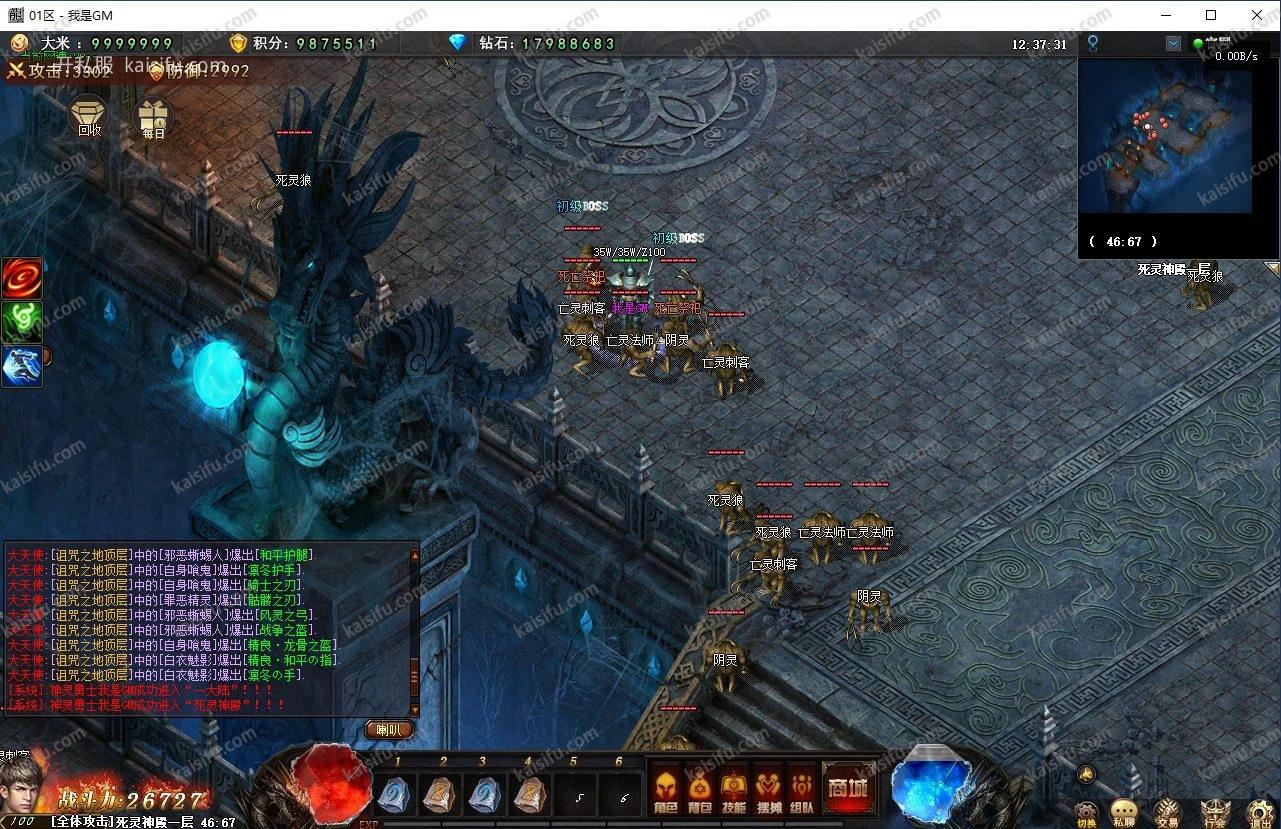Screen dimensions: 1281x829
Task: Open the 商城 shop
Action: point(846,787)
